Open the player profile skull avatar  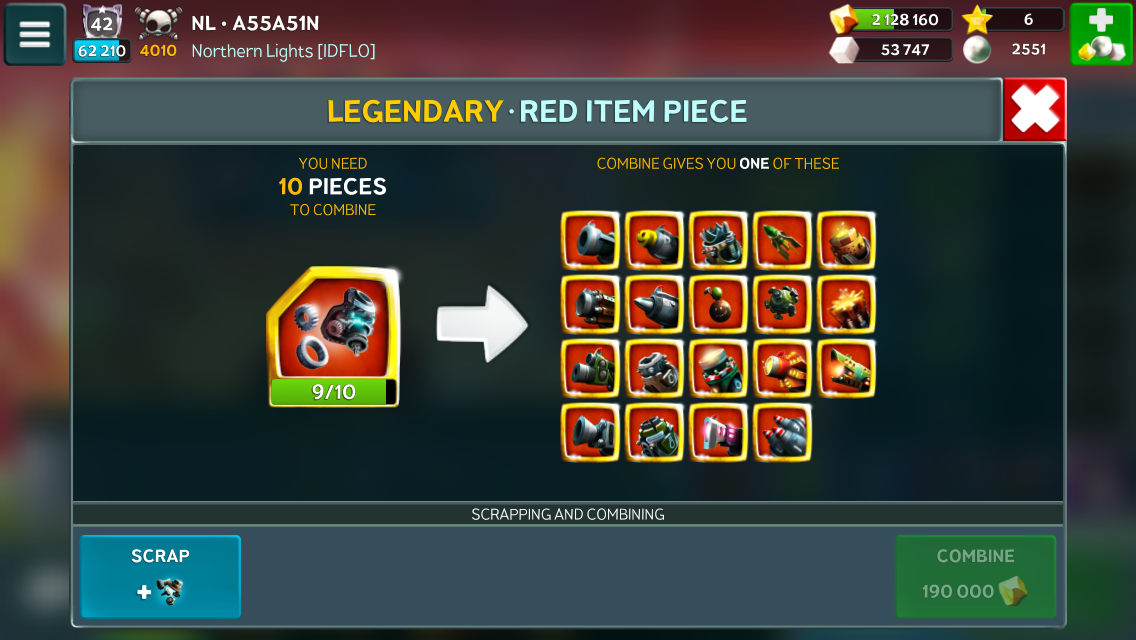pos(157,24)
